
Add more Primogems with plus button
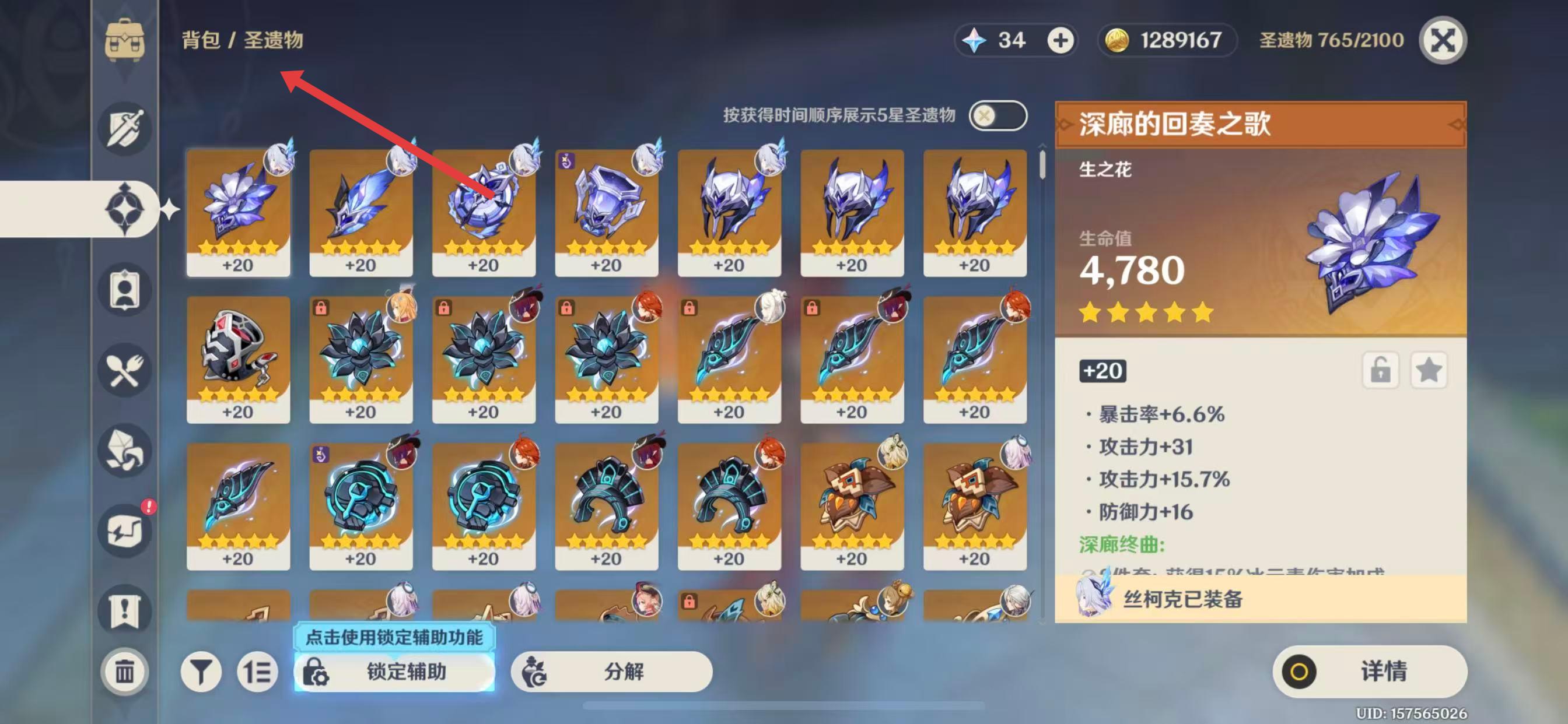1060,41
